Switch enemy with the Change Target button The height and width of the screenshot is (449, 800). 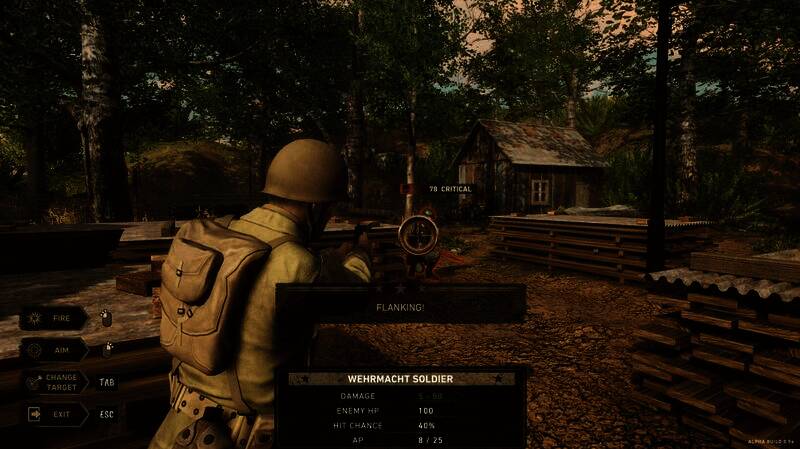tap(53, 381)
